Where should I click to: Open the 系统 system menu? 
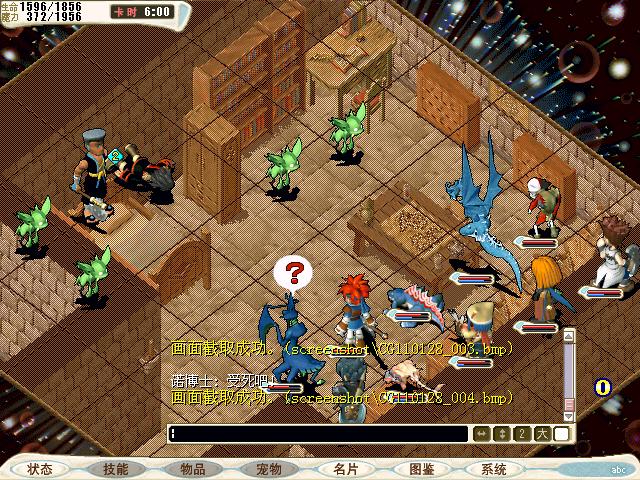[493, 469]
